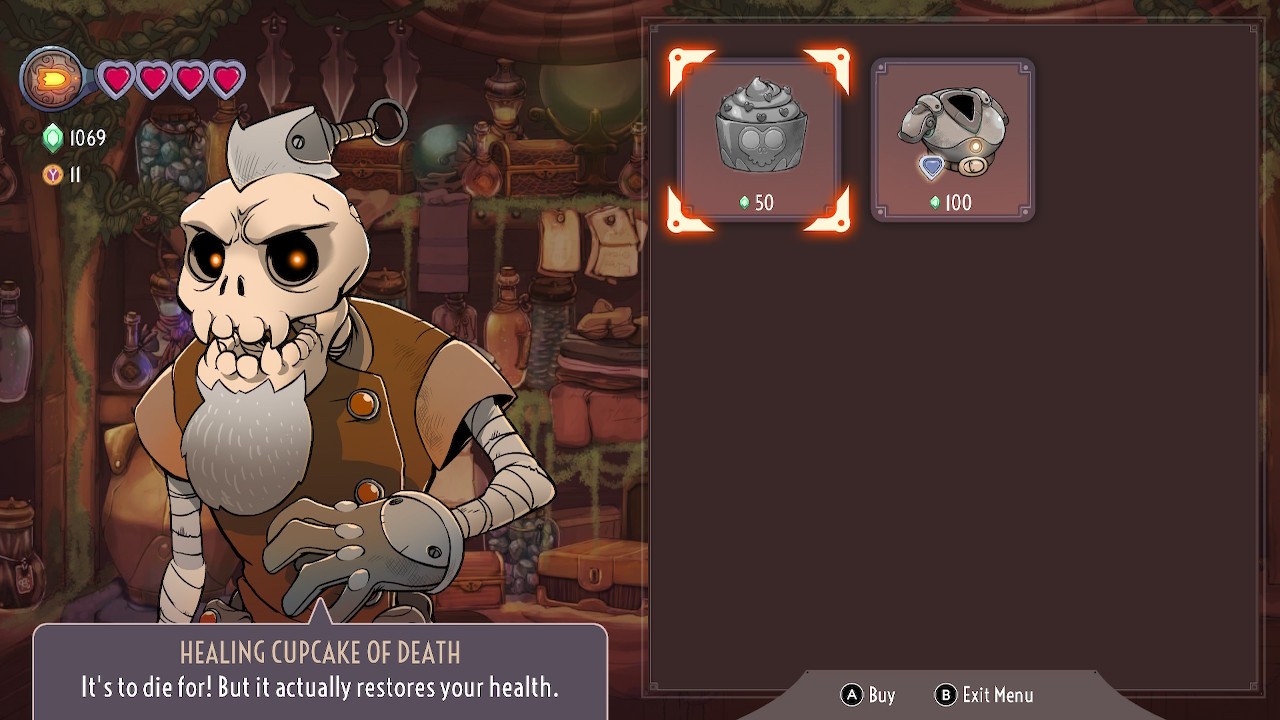Choose the armor upgrade costing 100 gems
This screenshot has width=1280, height=720.
pos(952,140)
